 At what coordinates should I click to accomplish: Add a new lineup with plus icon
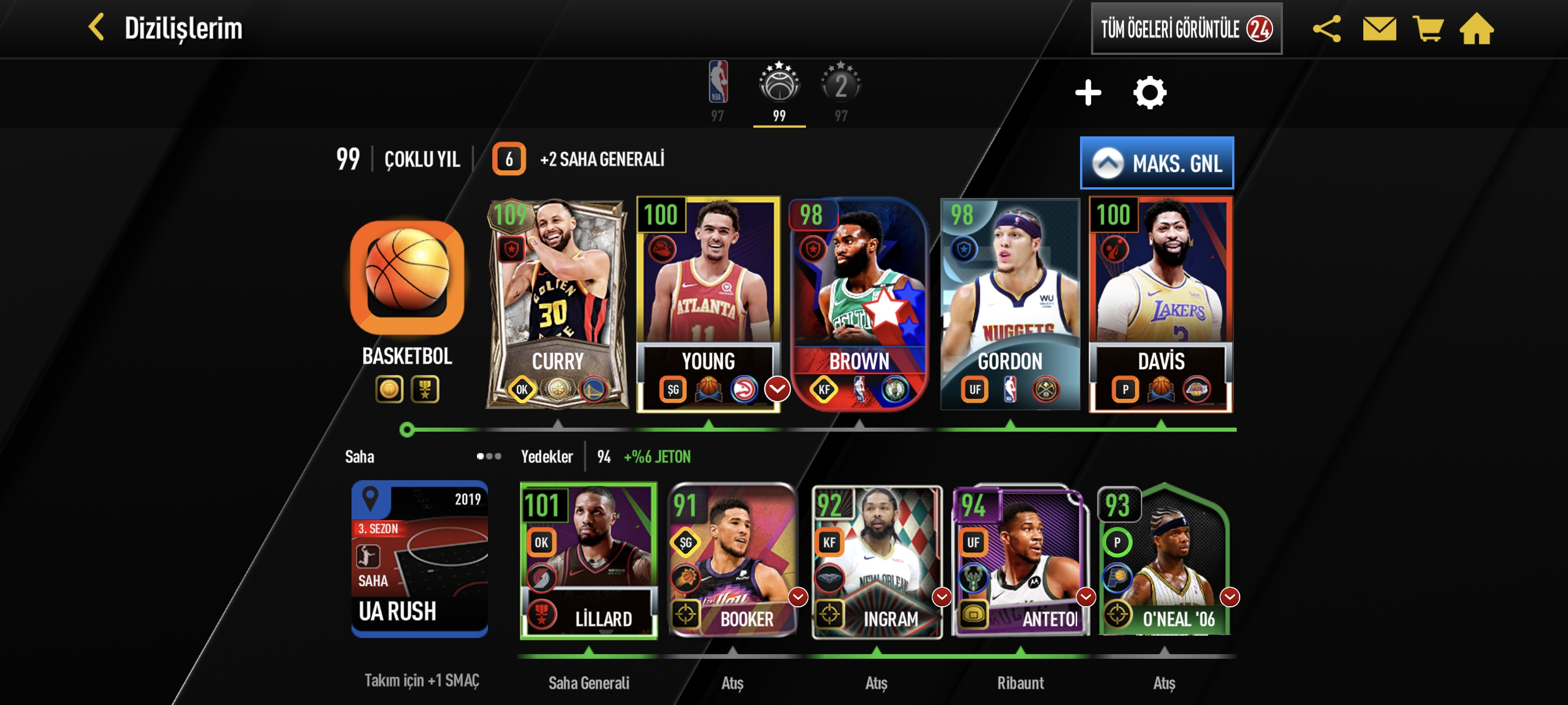click(x=1088, y=93)
